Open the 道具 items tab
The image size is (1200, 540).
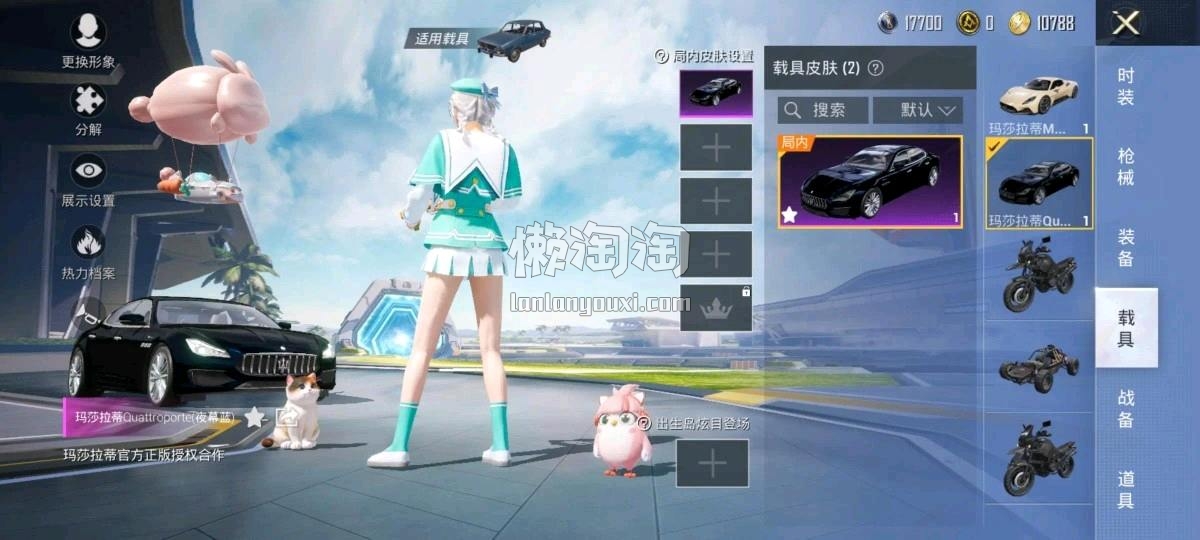pyautogui.click(x=1126, y=487)
